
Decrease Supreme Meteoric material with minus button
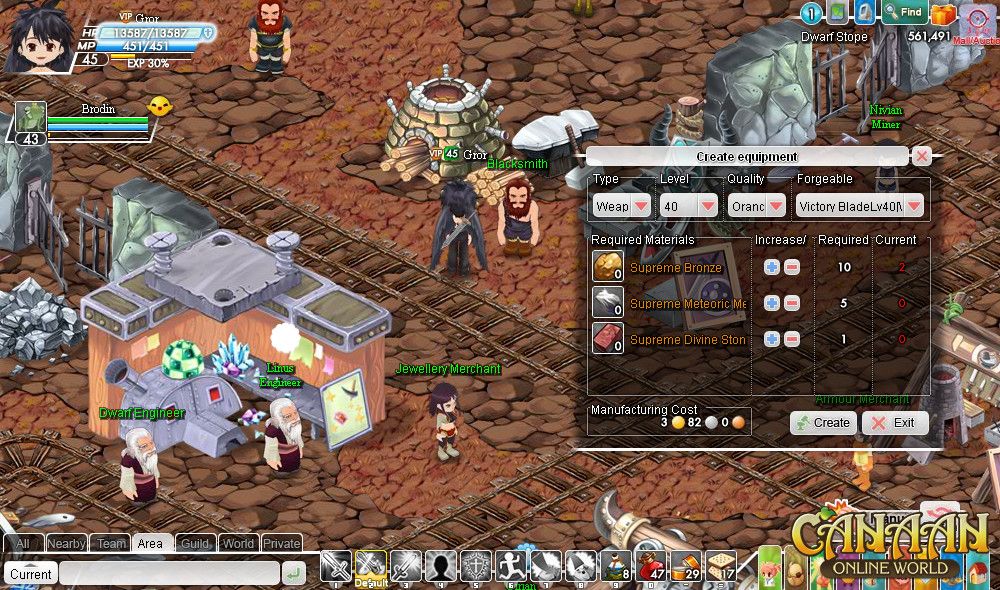coord(791,303)
